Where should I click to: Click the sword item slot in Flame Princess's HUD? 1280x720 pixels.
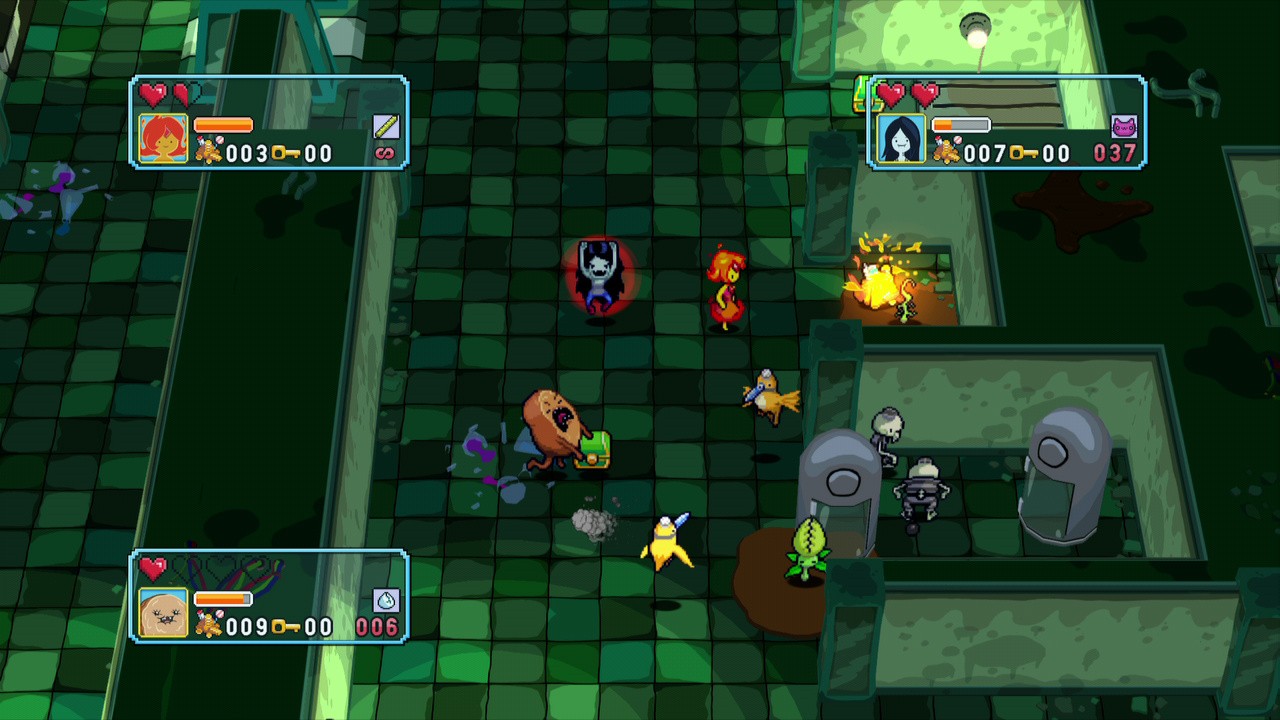pos(387,127)
